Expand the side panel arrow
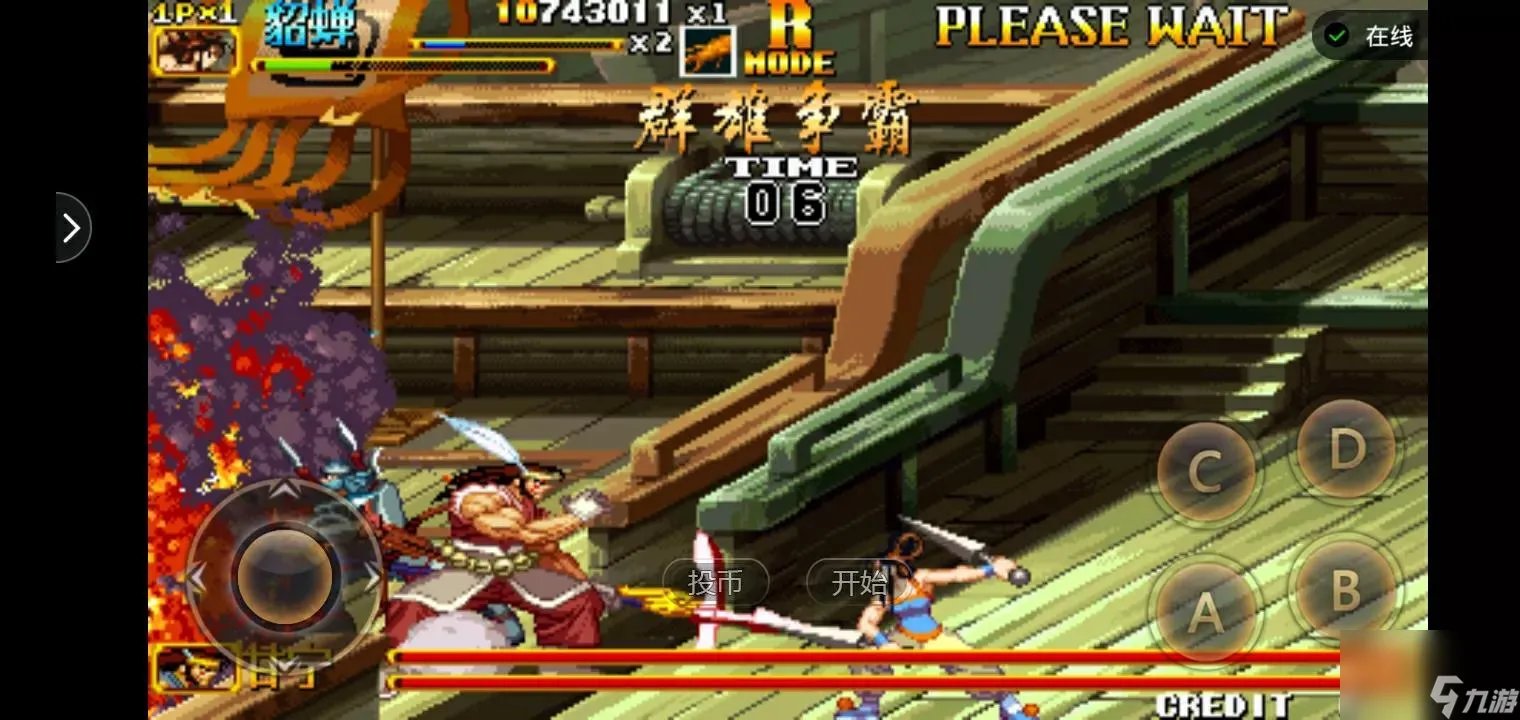The width and height of the screenshot is (1520, 720). [x=72, y=228]
